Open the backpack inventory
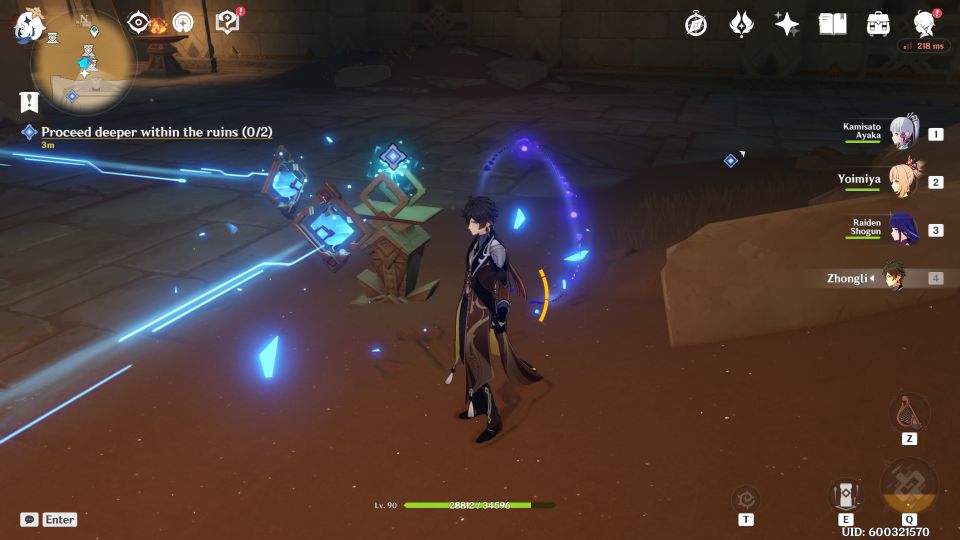This screenshot has height=540, width=960. click(x=878, y=24)
